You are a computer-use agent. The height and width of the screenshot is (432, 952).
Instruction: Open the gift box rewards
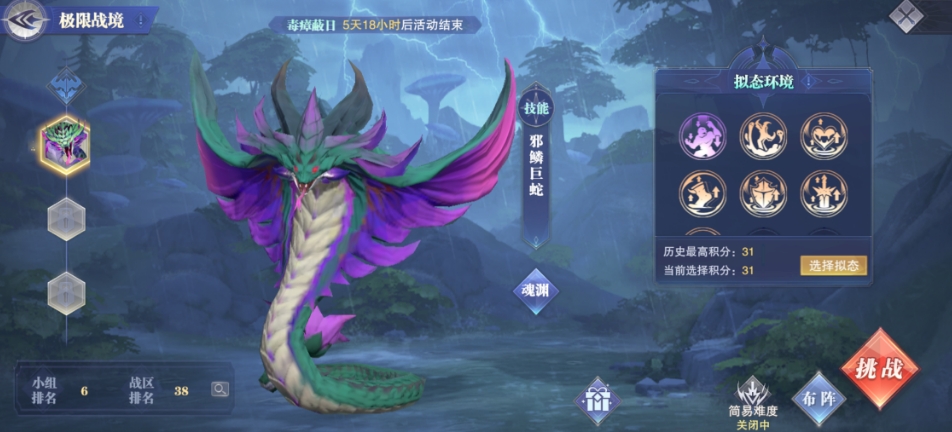coord(599,402)
